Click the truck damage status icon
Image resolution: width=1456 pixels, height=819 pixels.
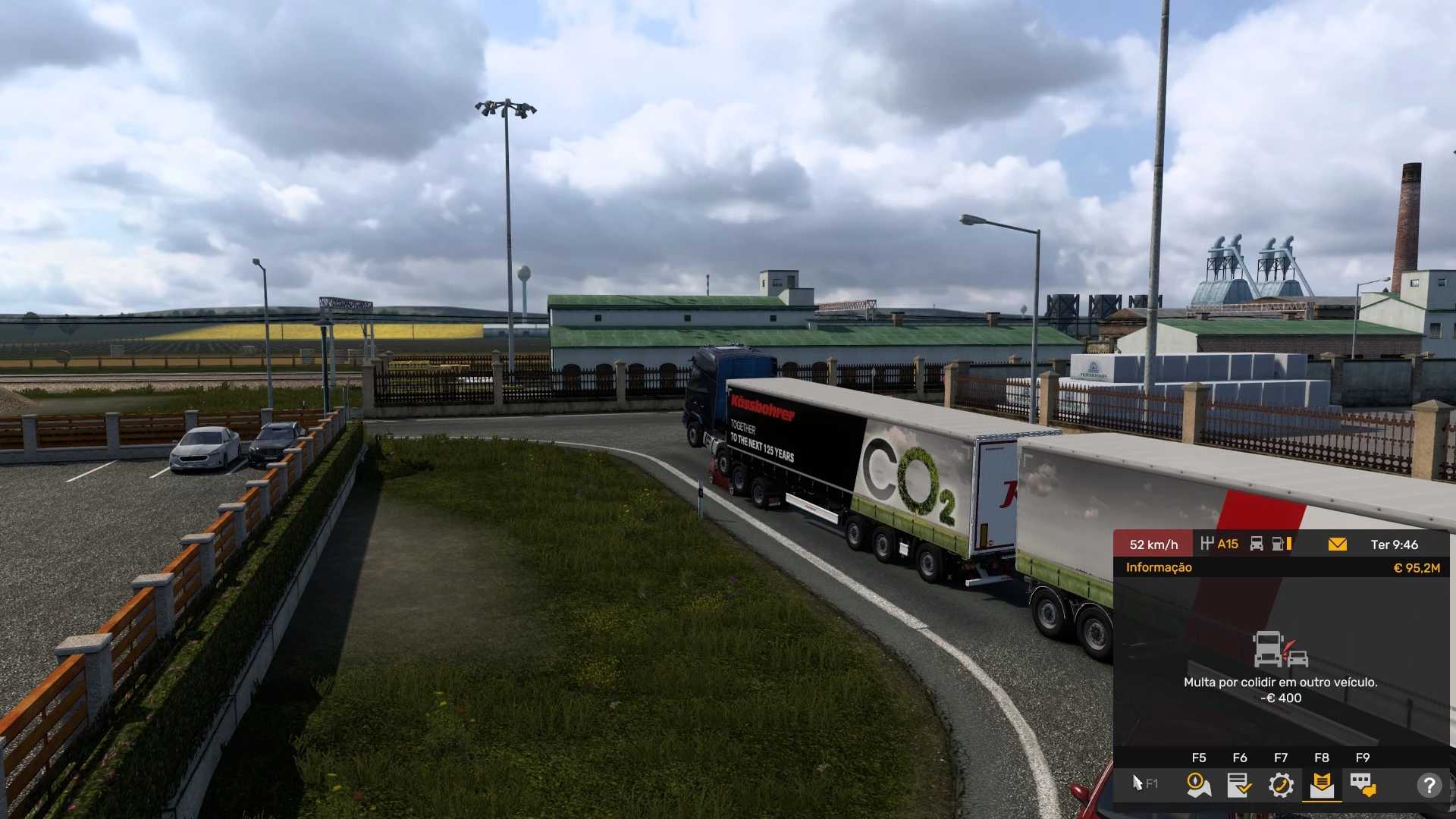click(x=1257, y=544)
